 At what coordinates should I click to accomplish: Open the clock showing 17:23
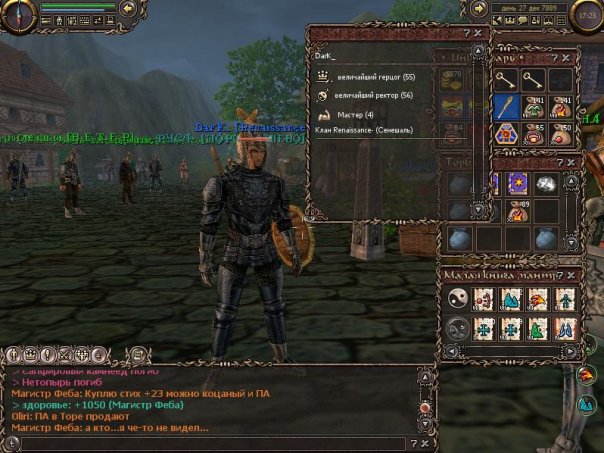(587, 14)
